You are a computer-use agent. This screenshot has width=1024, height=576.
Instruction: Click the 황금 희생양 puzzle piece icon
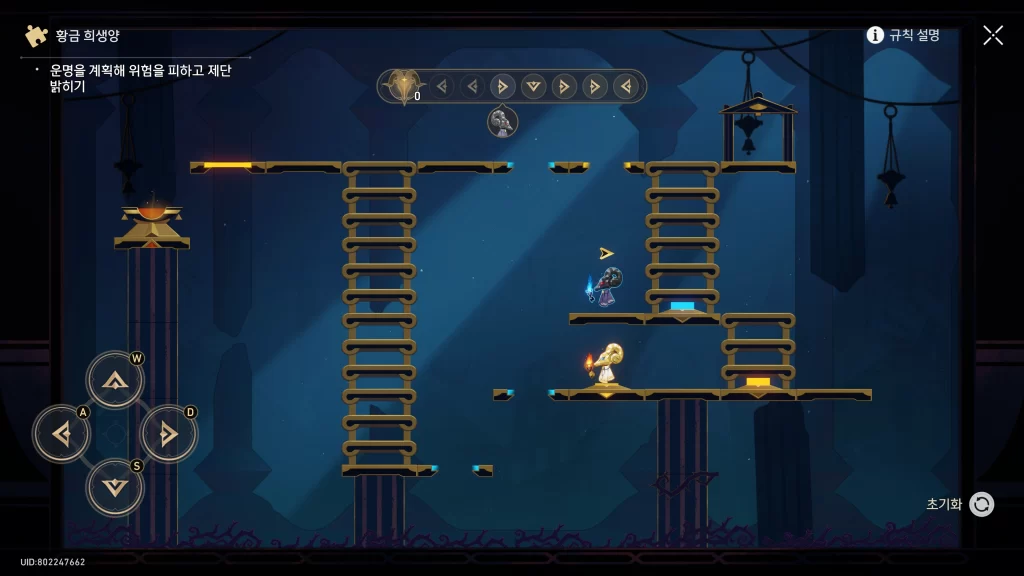click(x=37, y=36)
